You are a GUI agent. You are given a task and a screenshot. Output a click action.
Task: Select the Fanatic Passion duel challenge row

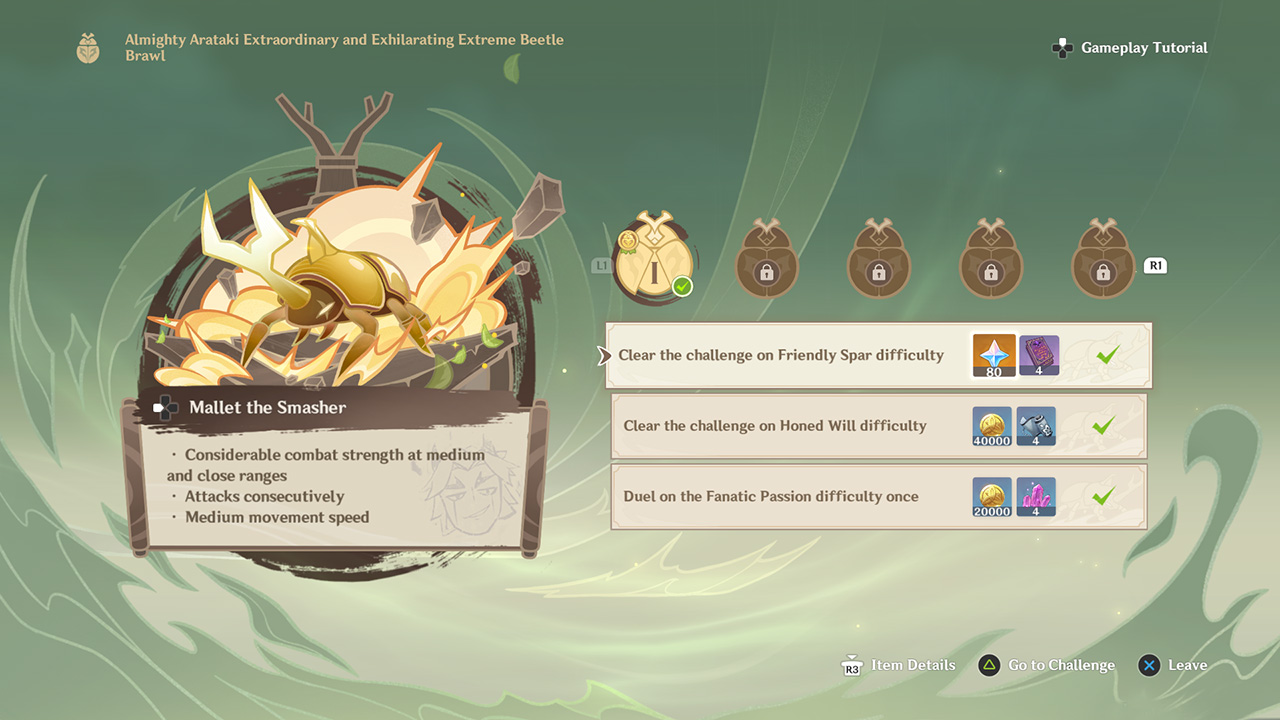(771, 496)
